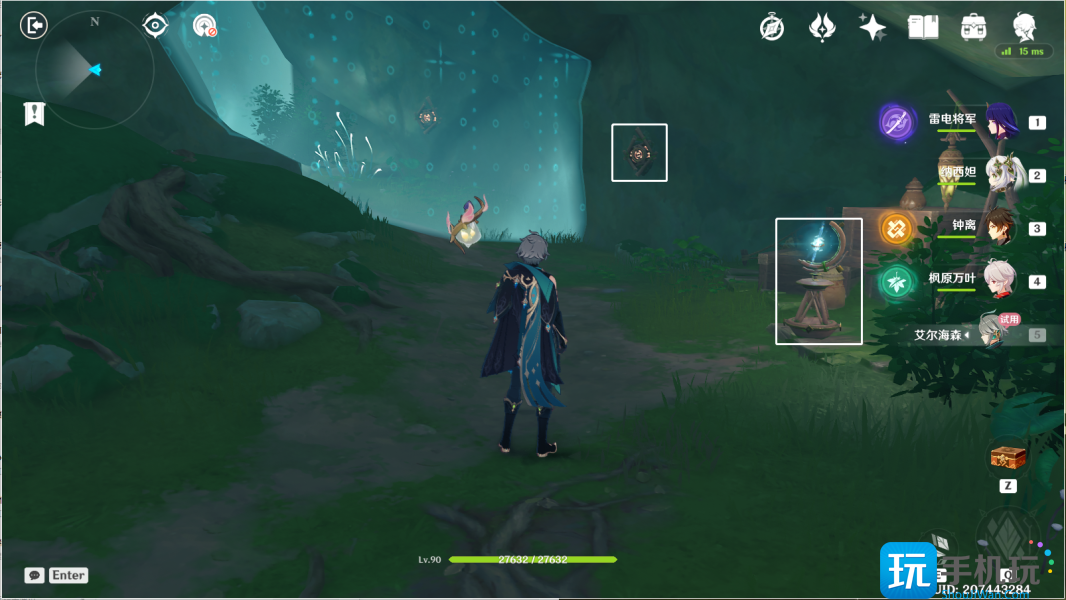Switch to party member 雷电将军

point(1000,122)
